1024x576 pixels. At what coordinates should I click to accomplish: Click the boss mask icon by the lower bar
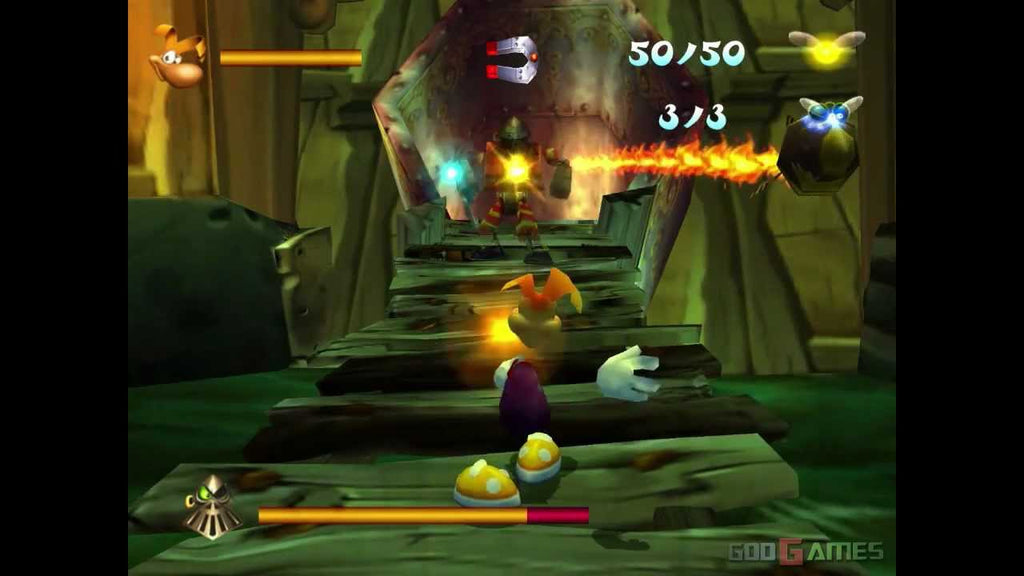tap(212, 507)
